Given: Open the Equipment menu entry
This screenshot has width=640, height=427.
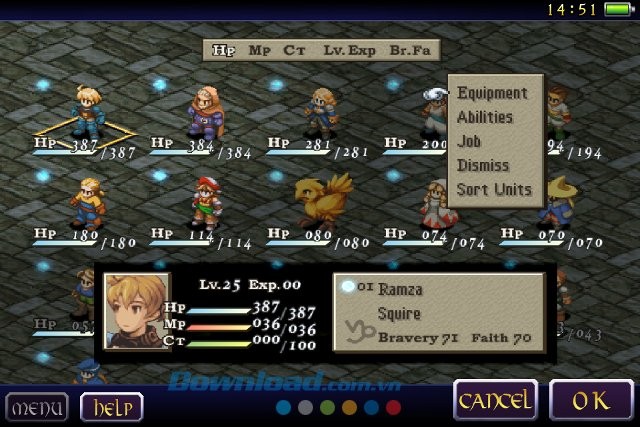Looking at the screenshot, I should pos(492,93).
